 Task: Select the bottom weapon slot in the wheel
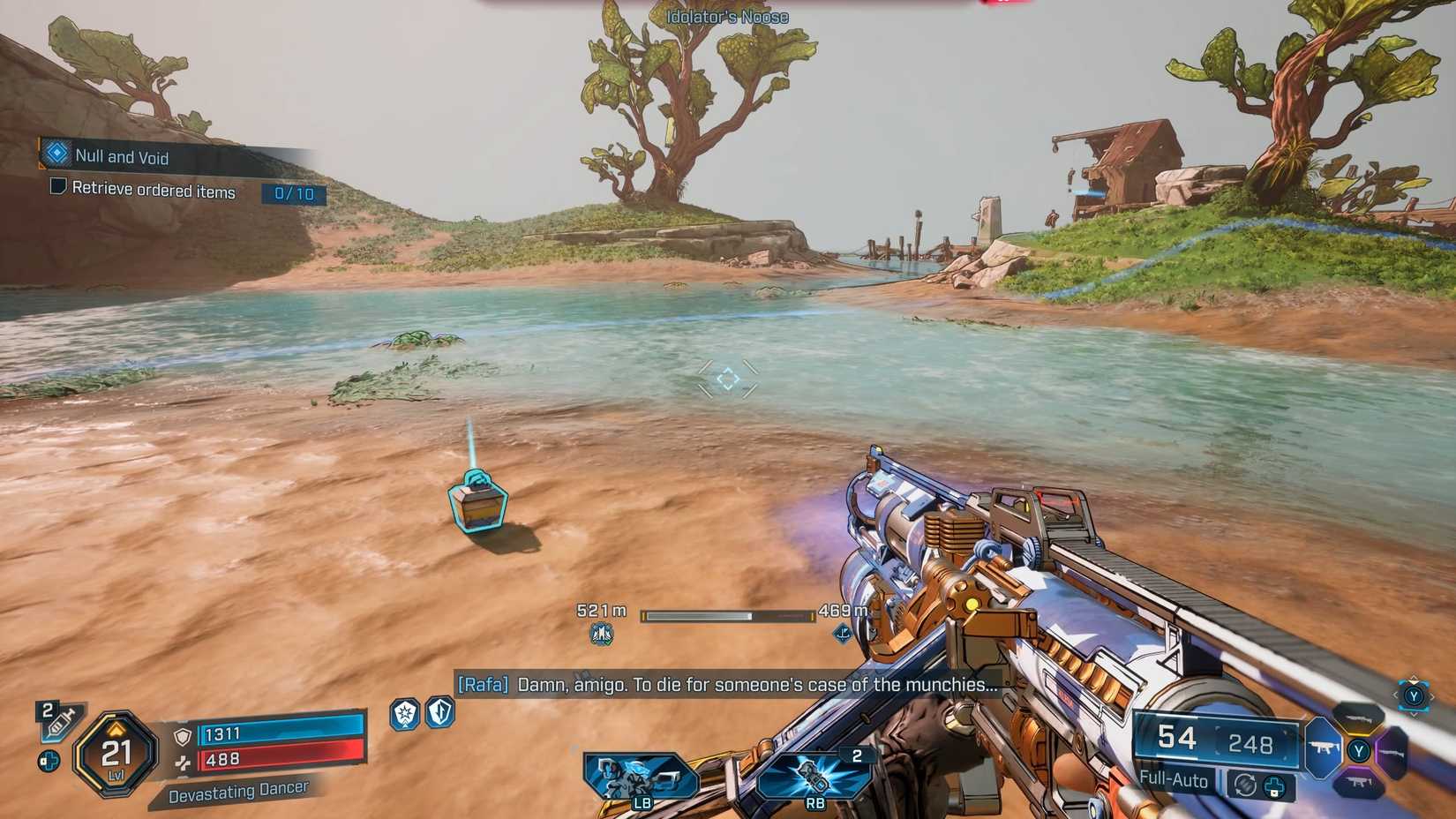(x=1359, y=782)
